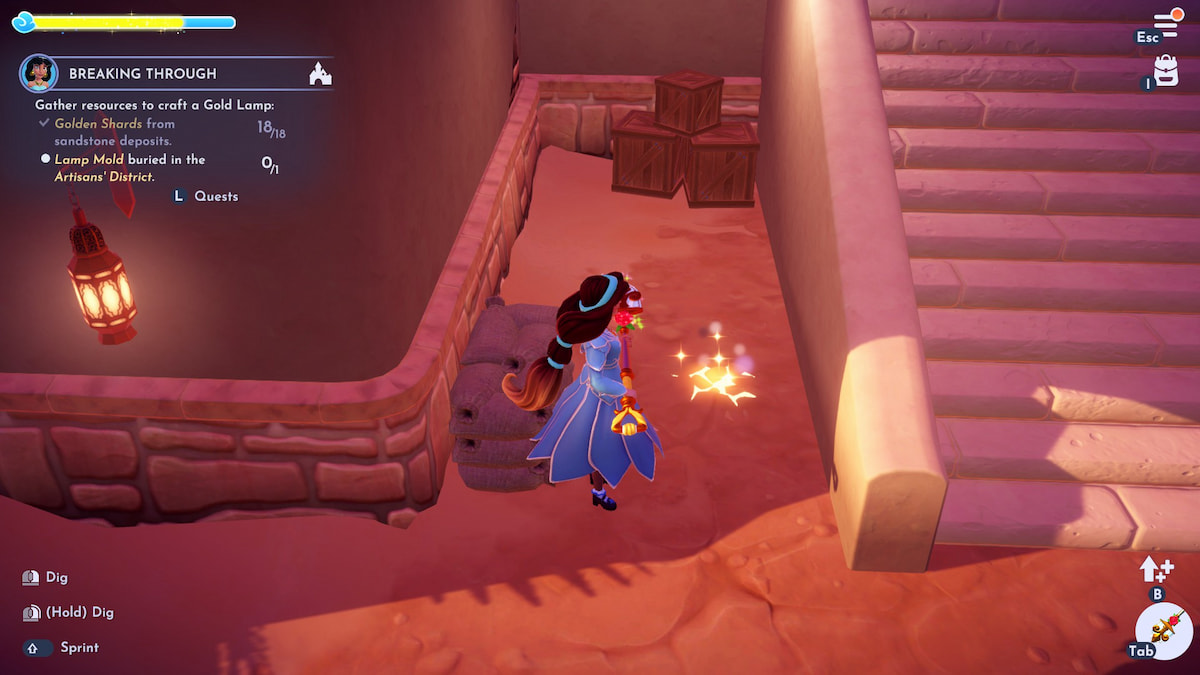Select the Breaking Through quest title
The image size is (1200, 675).
(142, 74)
